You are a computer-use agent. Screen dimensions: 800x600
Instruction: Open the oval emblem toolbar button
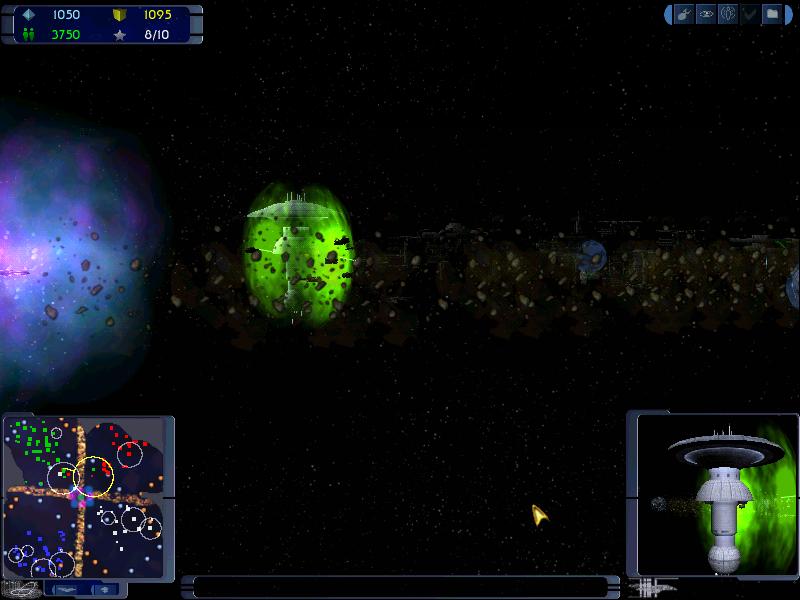coord(728,15)
